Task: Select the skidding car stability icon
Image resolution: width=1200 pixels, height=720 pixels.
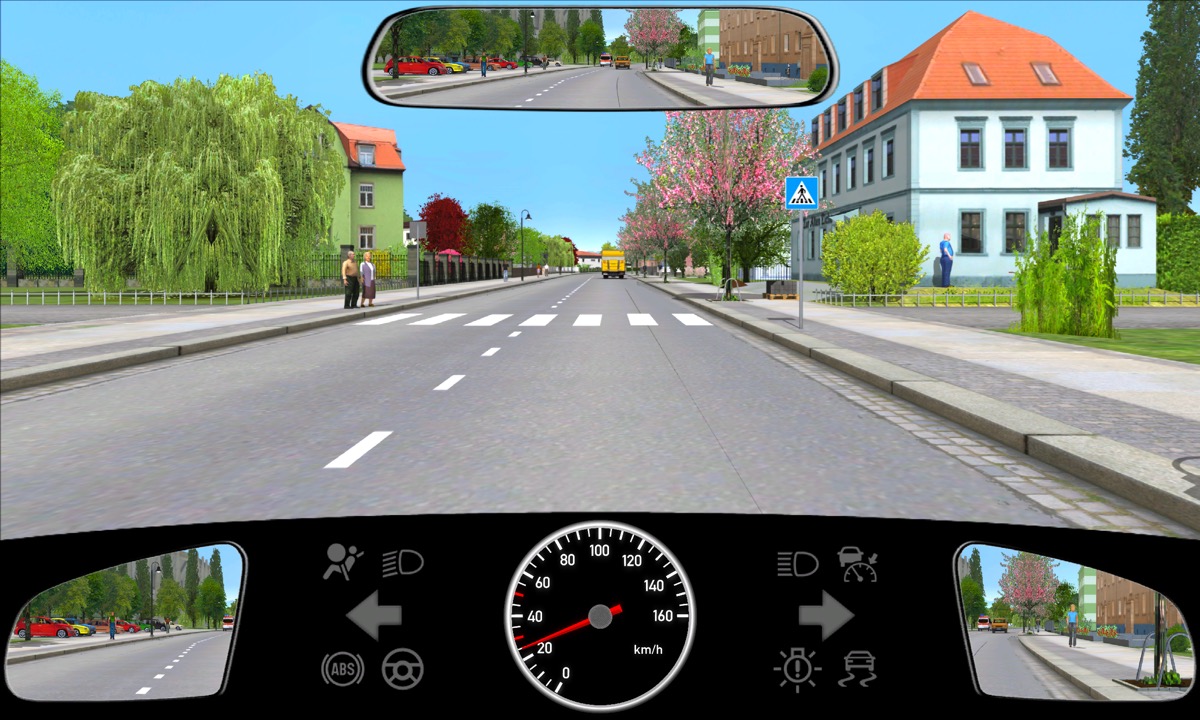Action: point(859,668)
